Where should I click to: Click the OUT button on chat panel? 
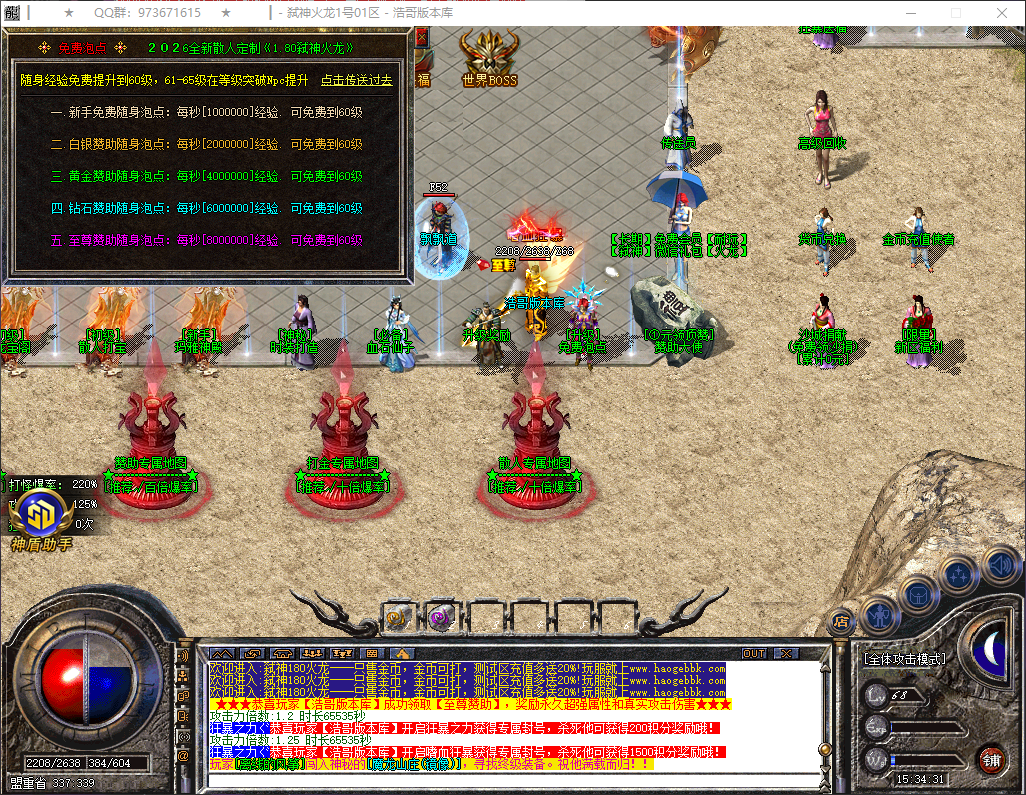(754, 653)
